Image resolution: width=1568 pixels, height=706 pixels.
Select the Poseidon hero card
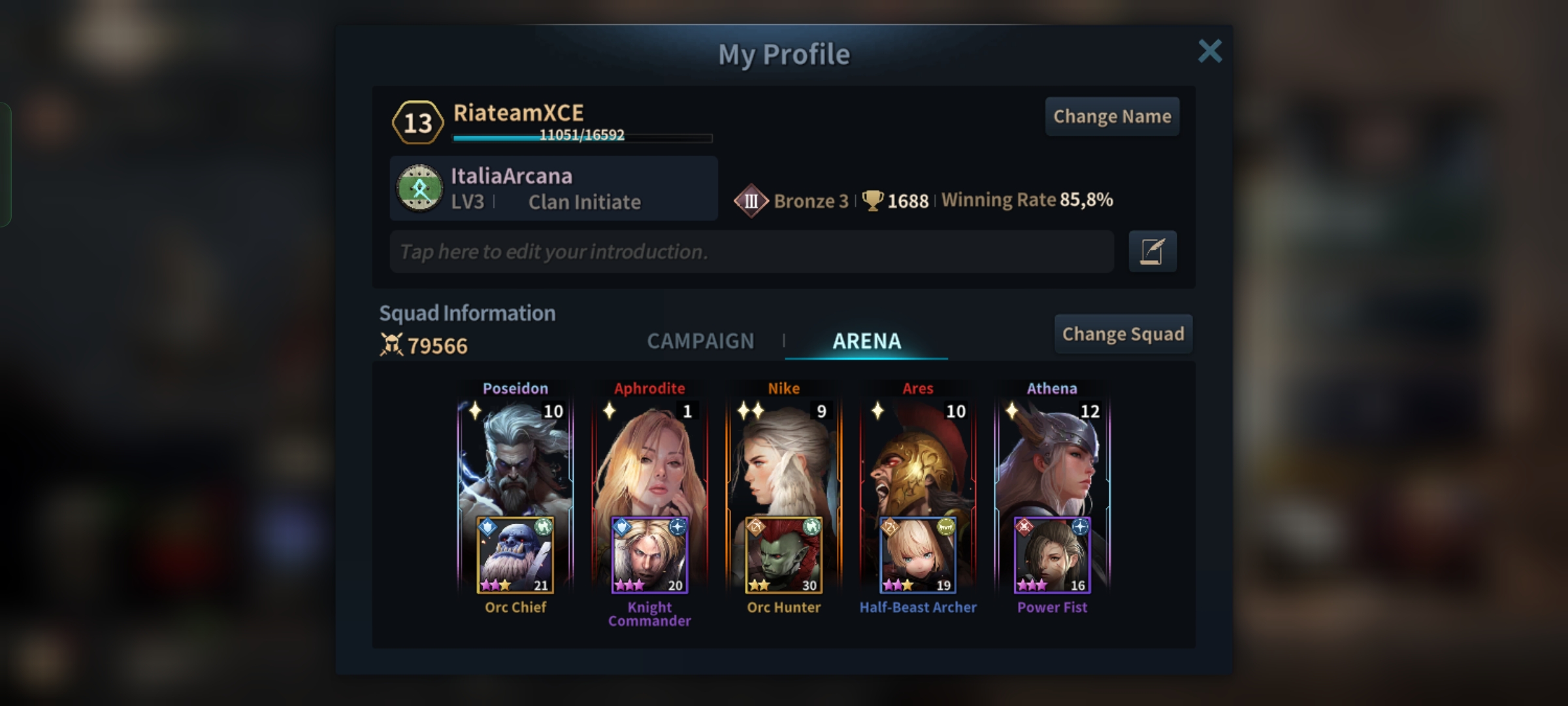click(x=515, y=458)
